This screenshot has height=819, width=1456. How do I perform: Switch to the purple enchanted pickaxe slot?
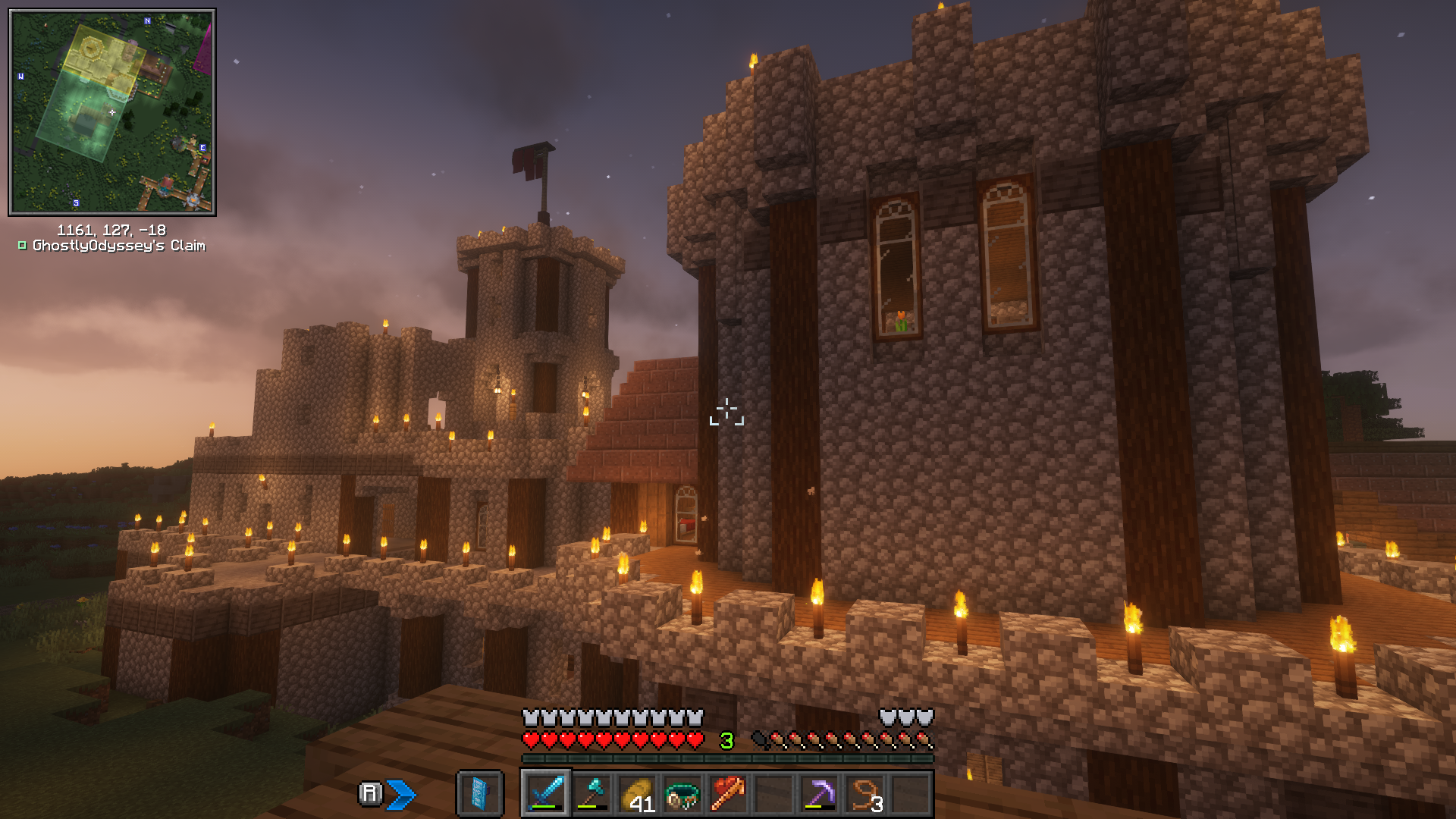click(x=819, y=794)
